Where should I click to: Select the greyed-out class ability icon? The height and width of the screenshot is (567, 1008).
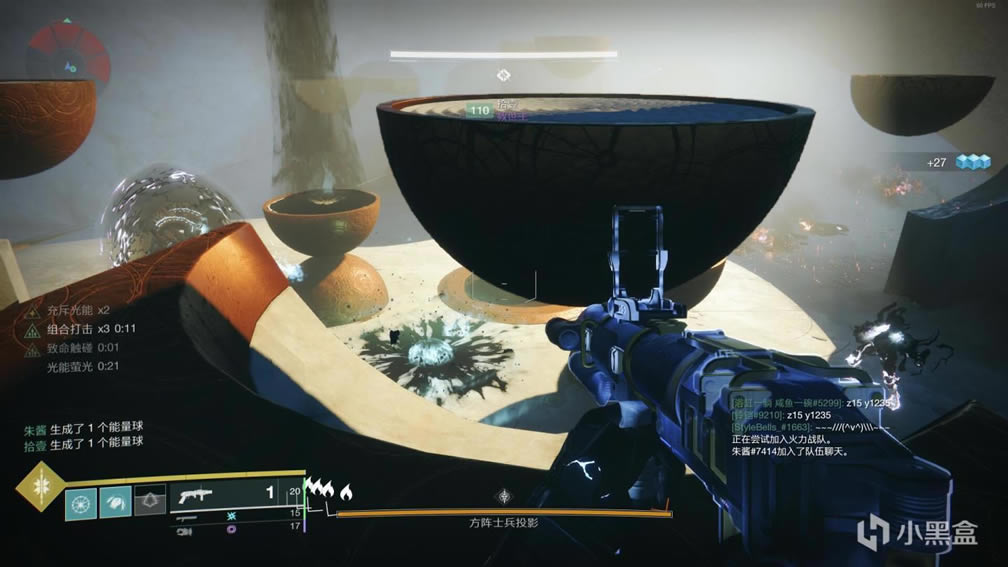tap(150, 500)
